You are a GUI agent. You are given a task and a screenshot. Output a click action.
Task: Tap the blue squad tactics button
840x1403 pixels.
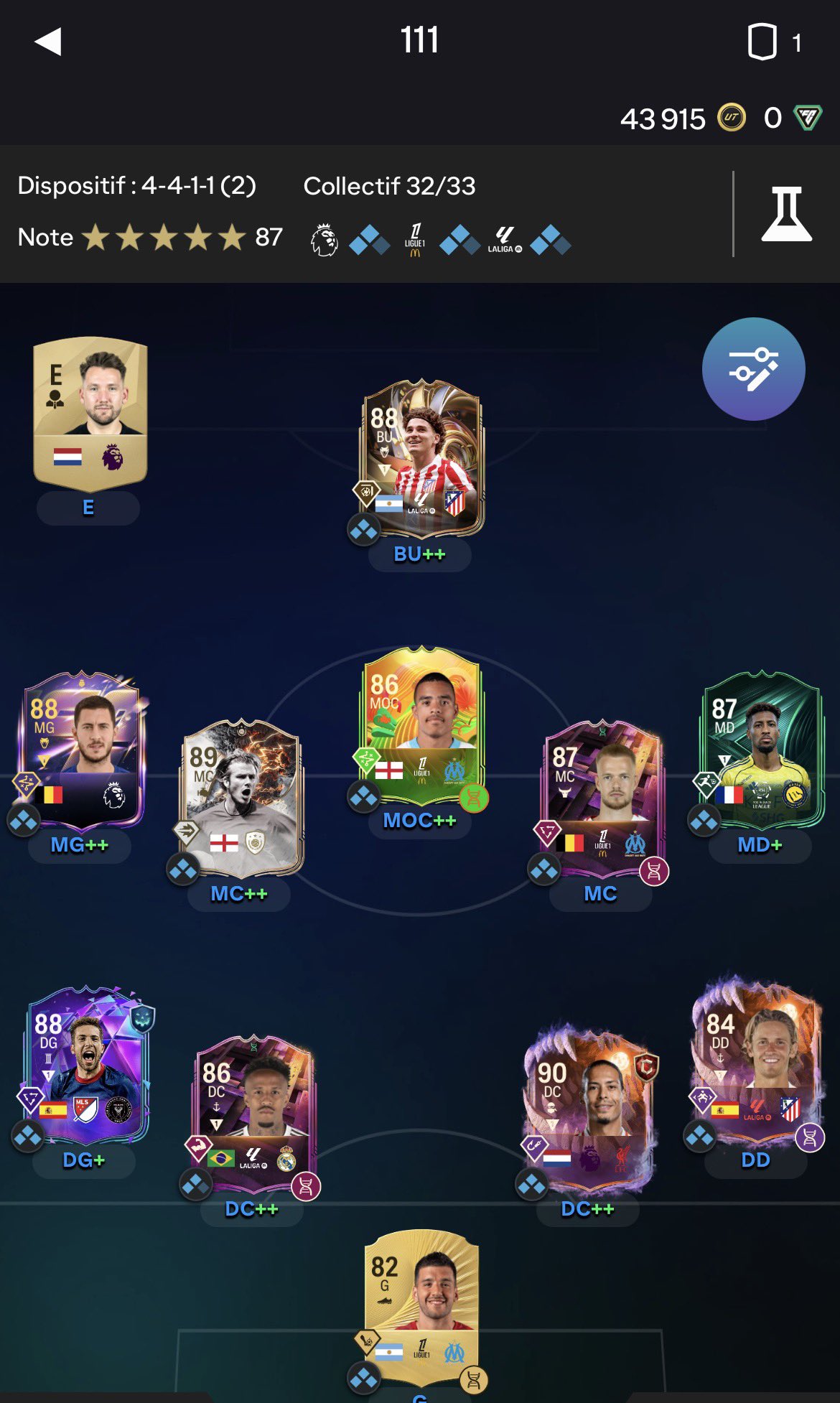click(753, 369)
